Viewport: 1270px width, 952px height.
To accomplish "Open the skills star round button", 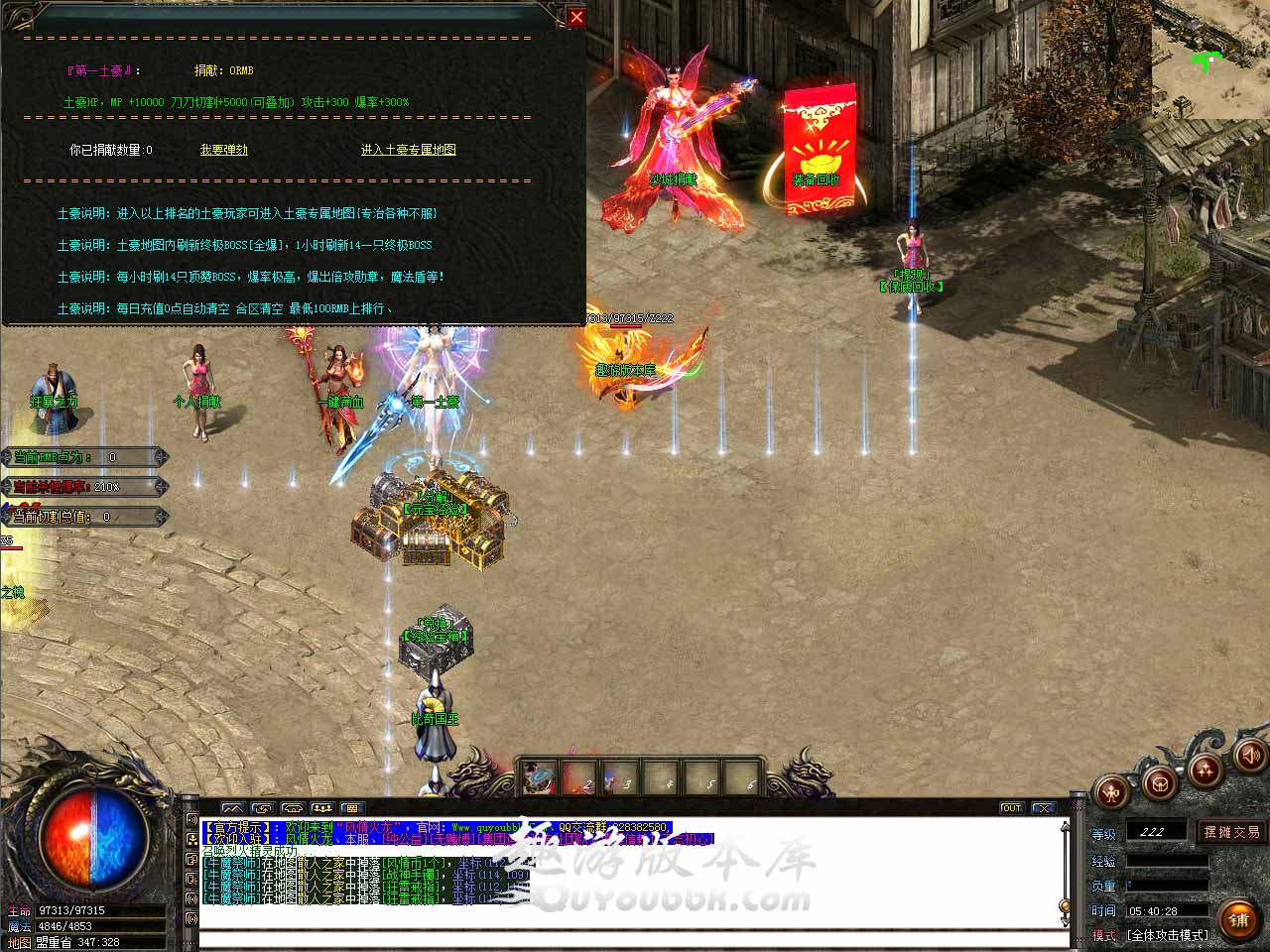I will tap(1206, 770).
